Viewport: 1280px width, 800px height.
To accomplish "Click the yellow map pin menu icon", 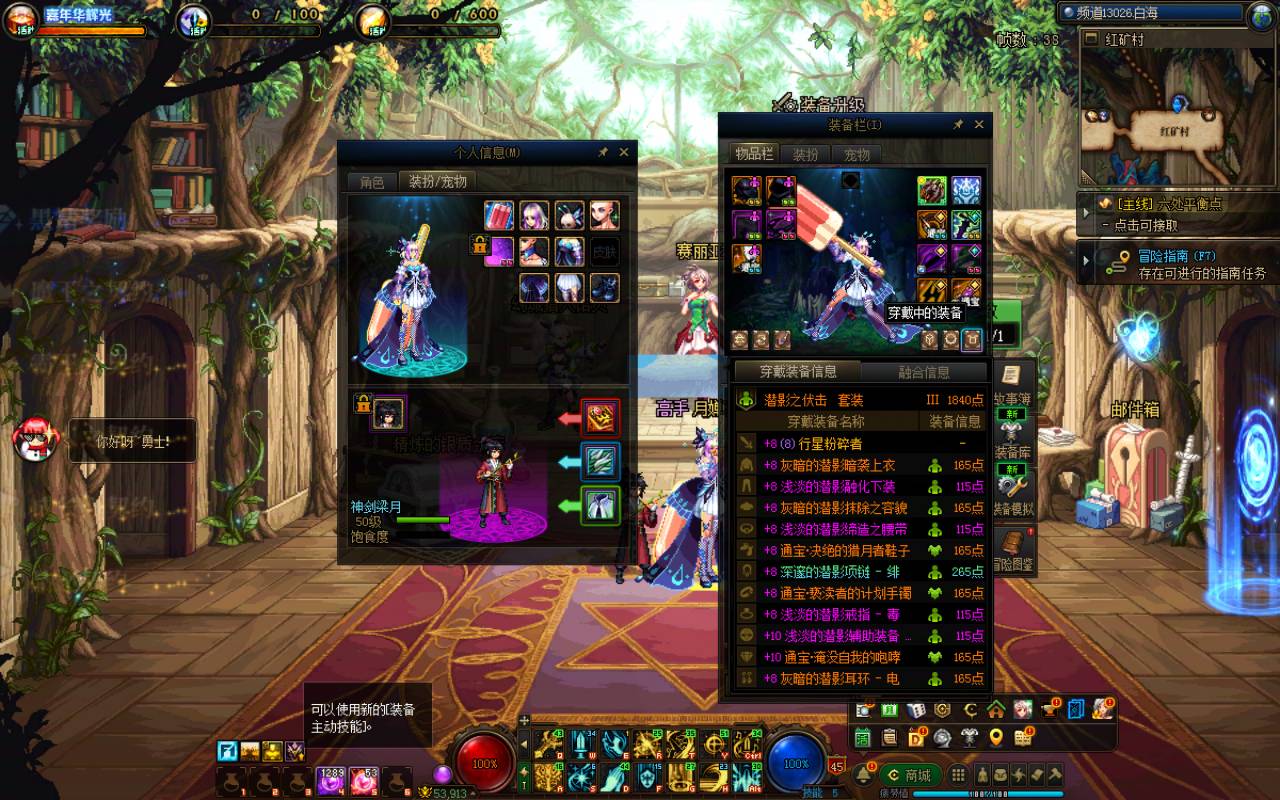I will [x=996, y=738].
